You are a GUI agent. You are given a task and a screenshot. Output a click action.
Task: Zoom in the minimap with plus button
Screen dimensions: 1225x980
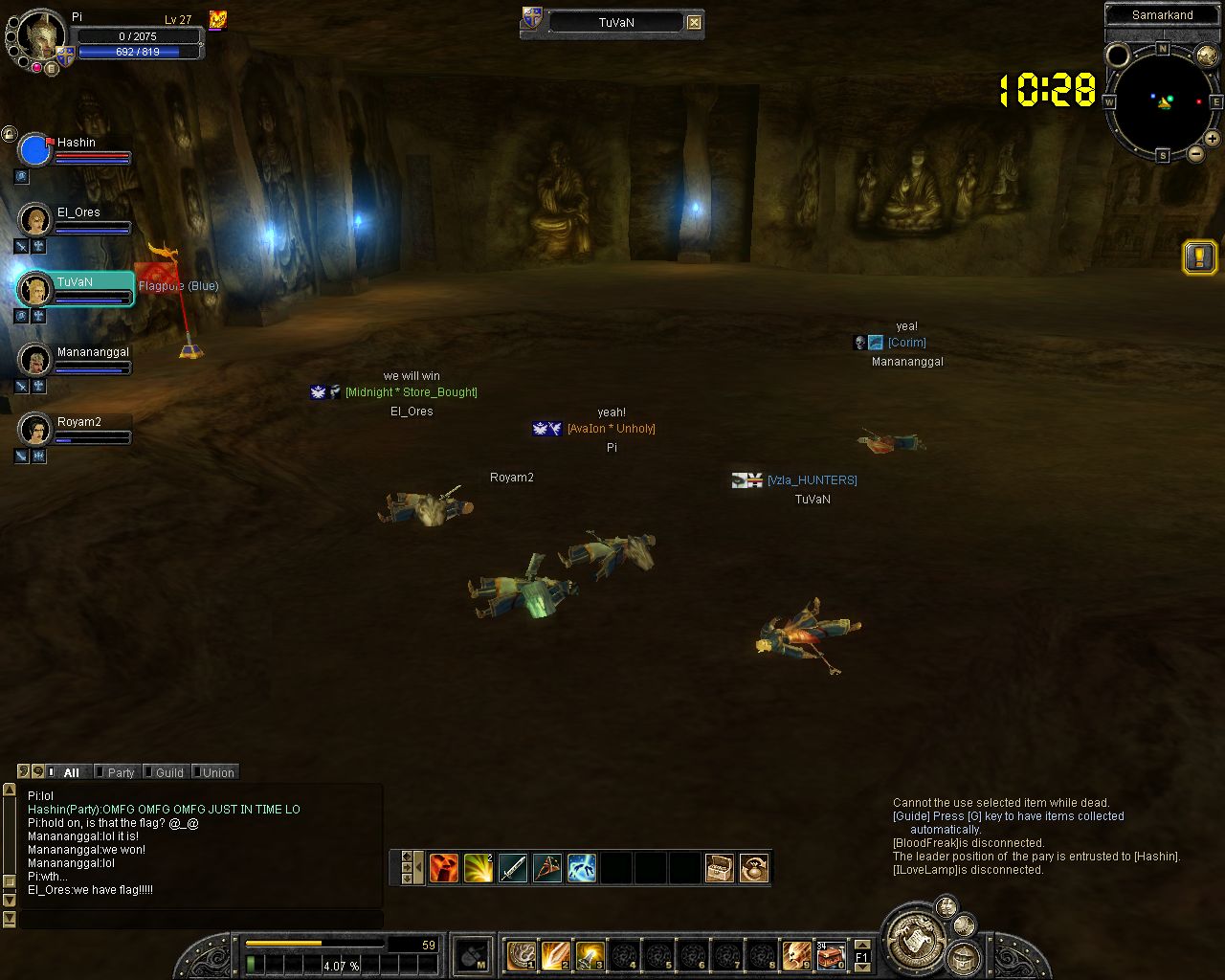[x=1212, y=139]
